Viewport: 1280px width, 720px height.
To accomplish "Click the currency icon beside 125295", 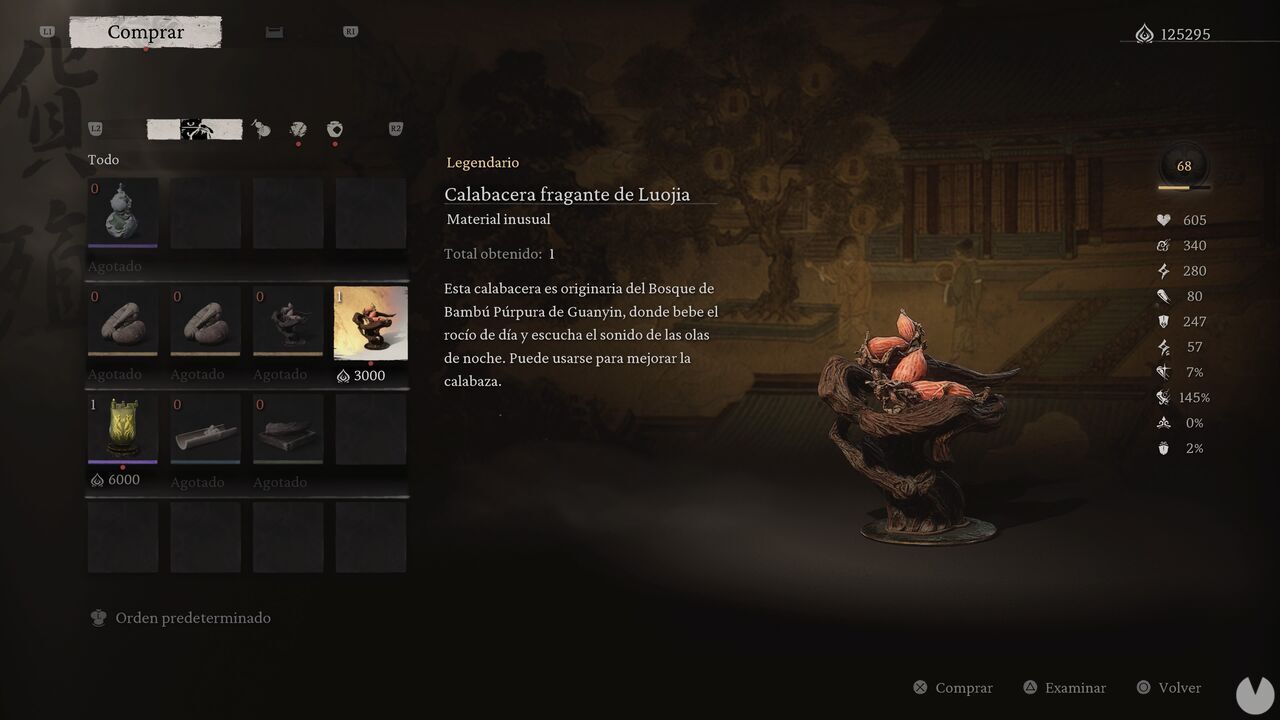I will pos(1146,33).
